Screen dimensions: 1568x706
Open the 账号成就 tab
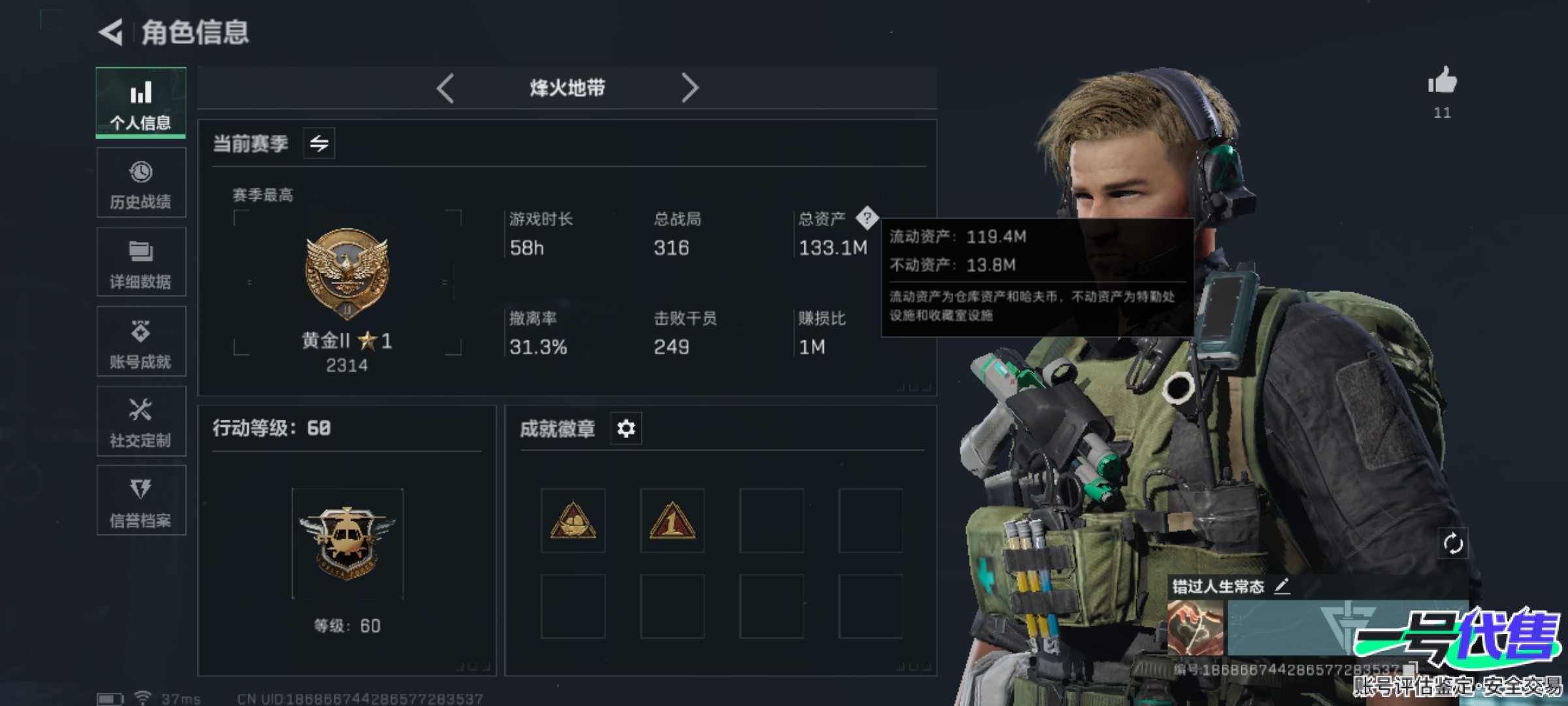coord(140,342)
